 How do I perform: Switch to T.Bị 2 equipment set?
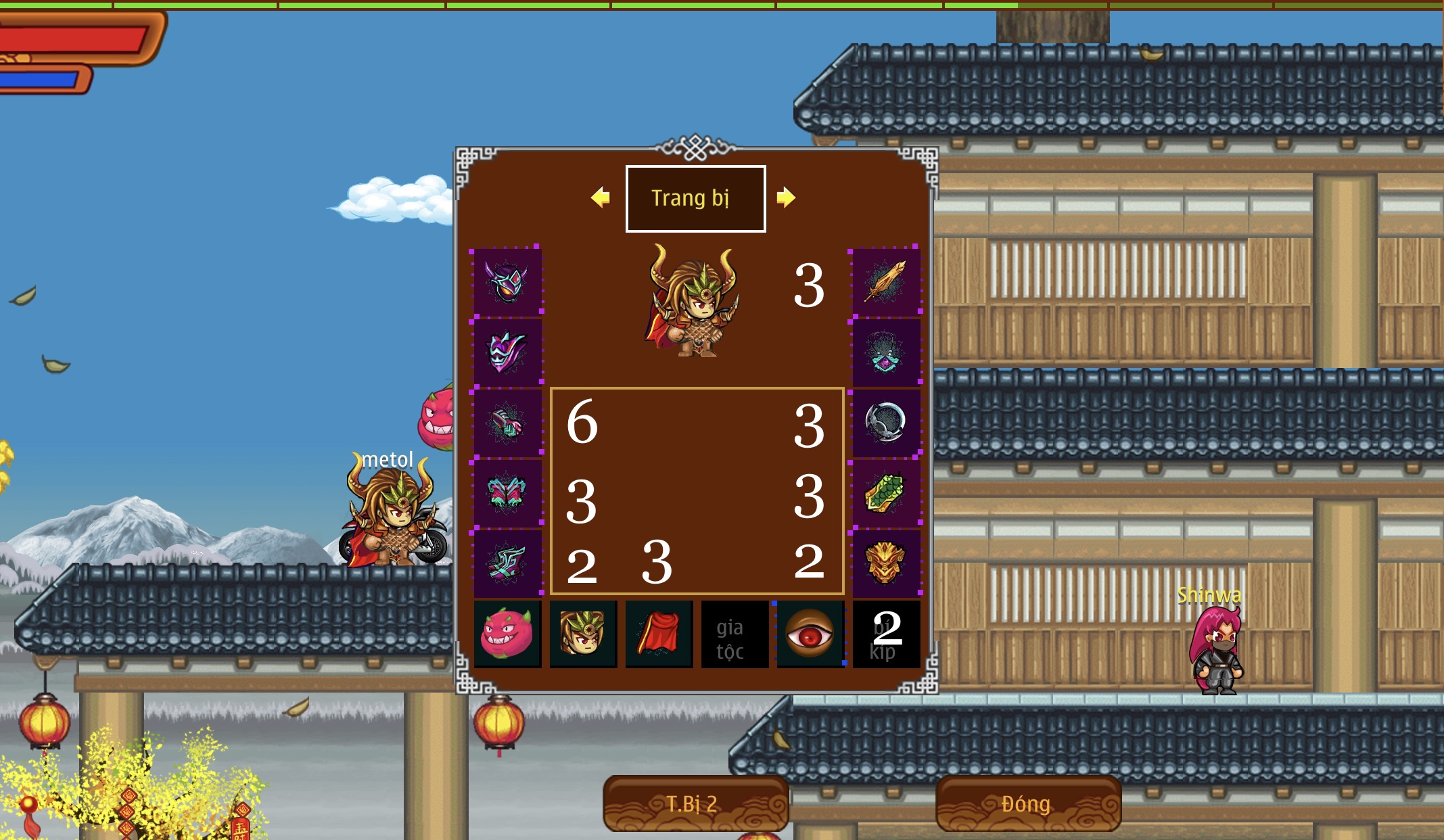point(695,803)
